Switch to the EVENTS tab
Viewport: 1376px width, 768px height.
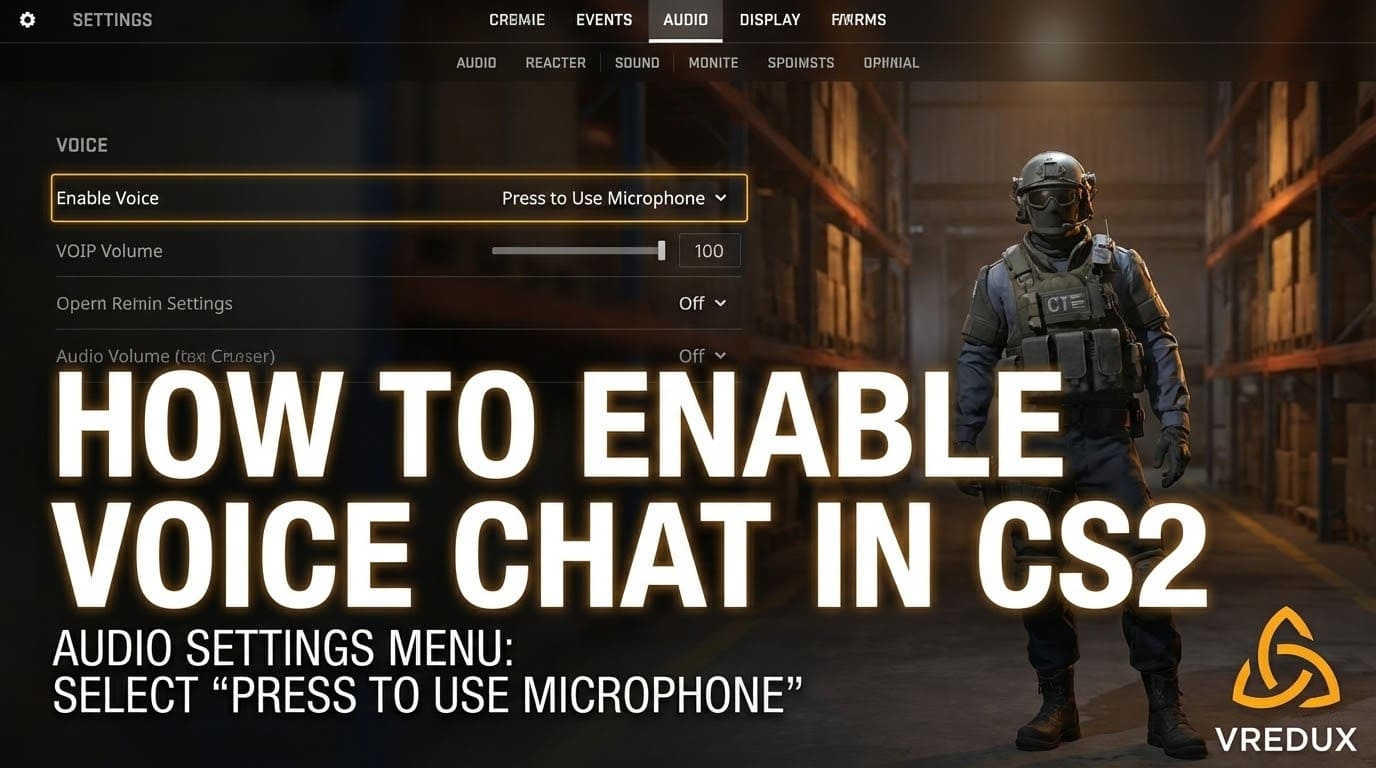click(x=603, y=19)
